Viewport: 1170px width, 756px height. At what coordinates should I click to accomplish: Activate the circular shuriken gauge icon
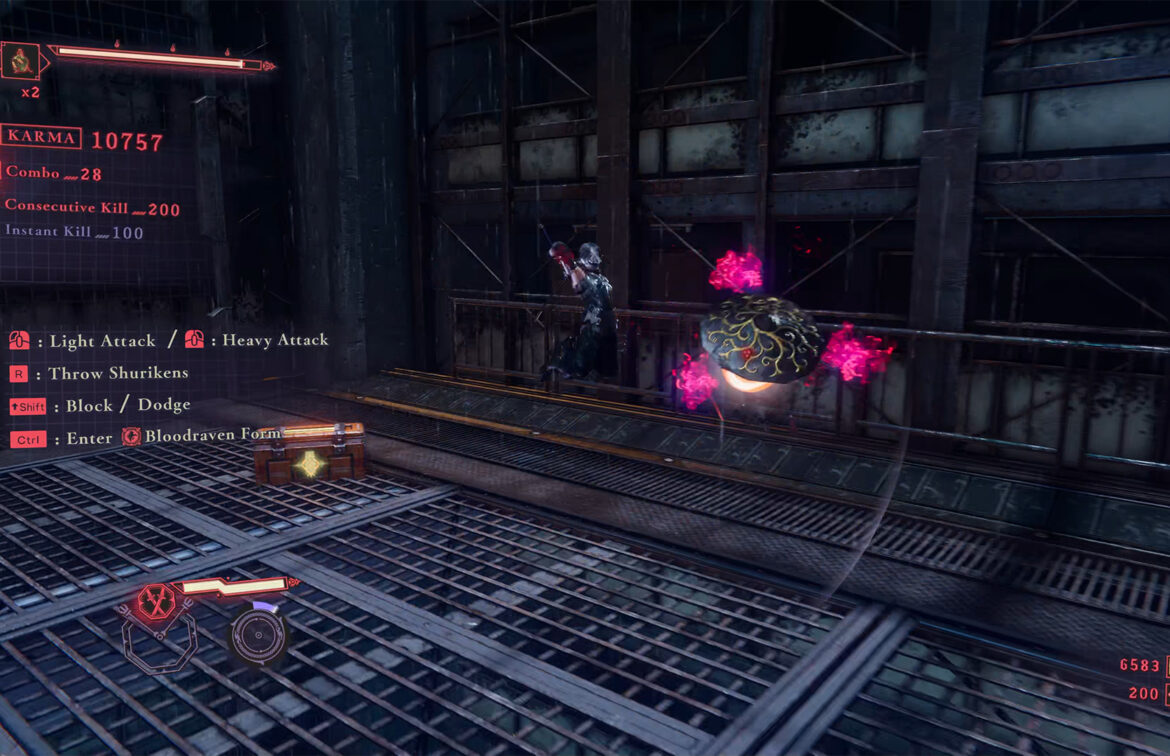tap(259, 633)
